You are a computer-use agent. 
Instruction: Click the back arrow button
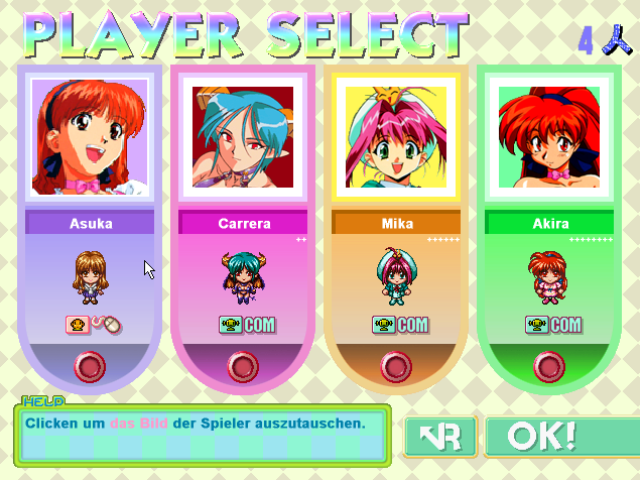(x=439, y=436)
